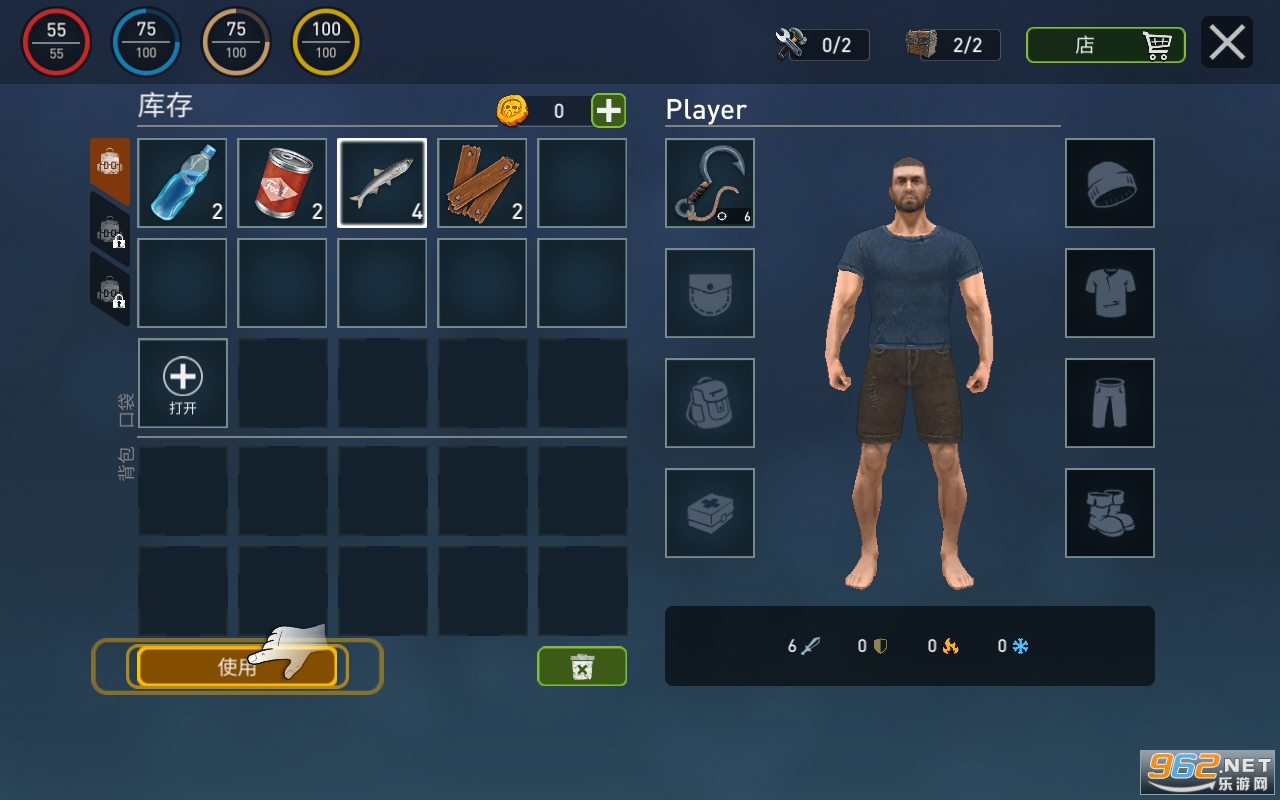
Task: Open the shop with the cart button
Action: (x=1105, y=45)
